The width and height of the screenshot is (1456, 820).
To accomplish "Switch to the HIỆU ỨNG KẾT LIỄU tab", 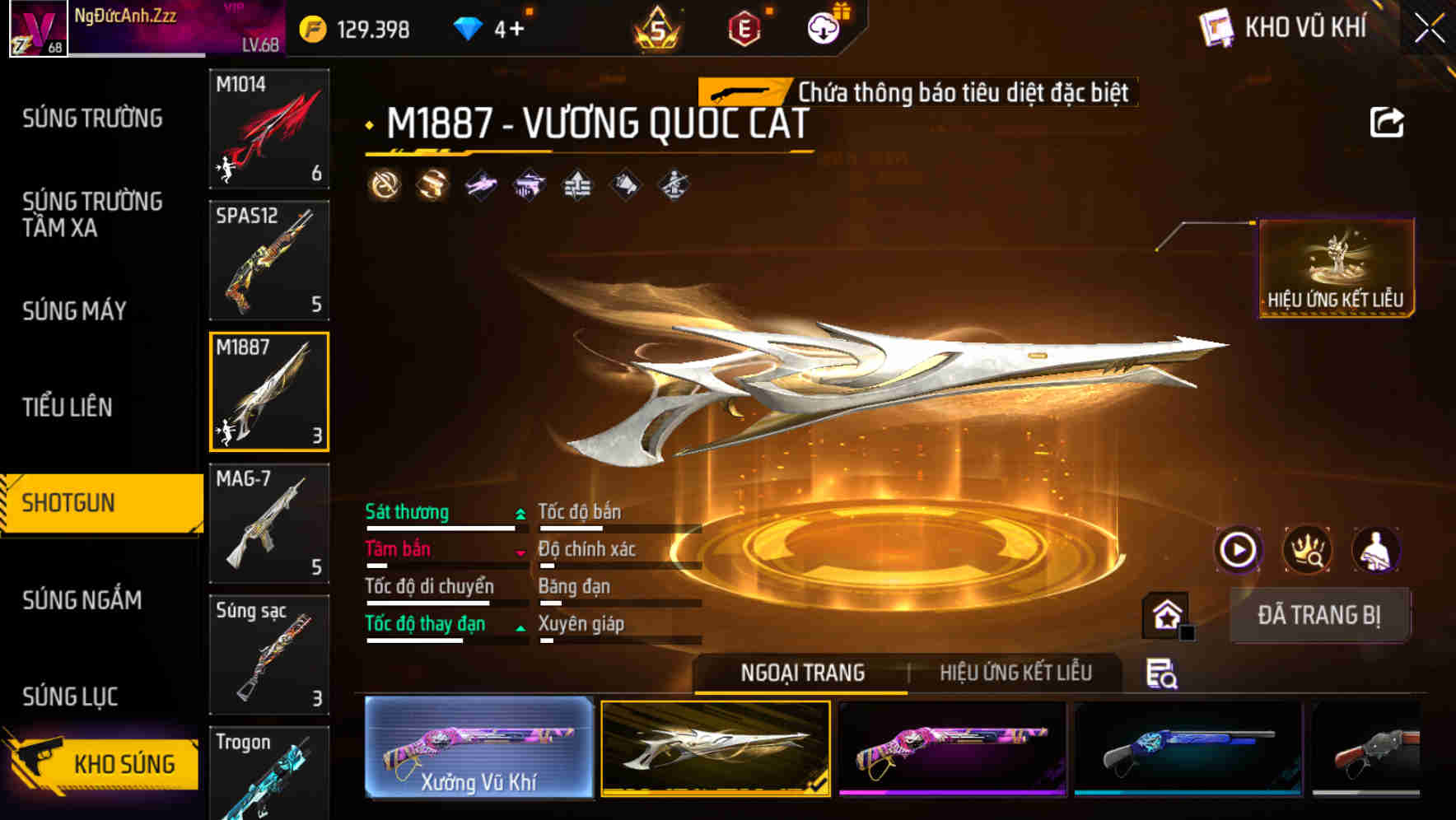I will click(1017, 673).
